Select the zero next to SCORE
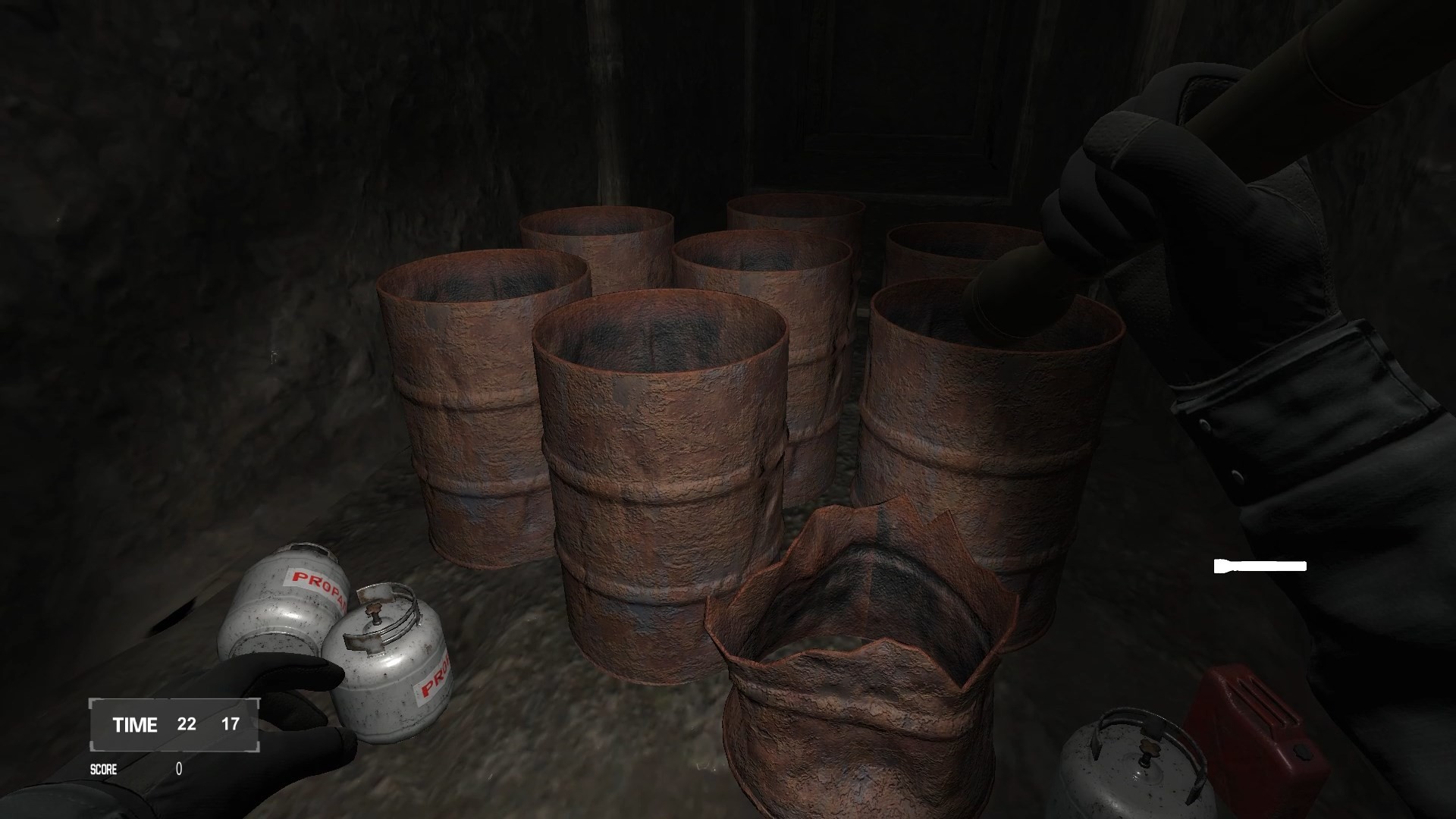This screenshot has width=1456, height=819. pyautogui.click(x=177, y=768)
